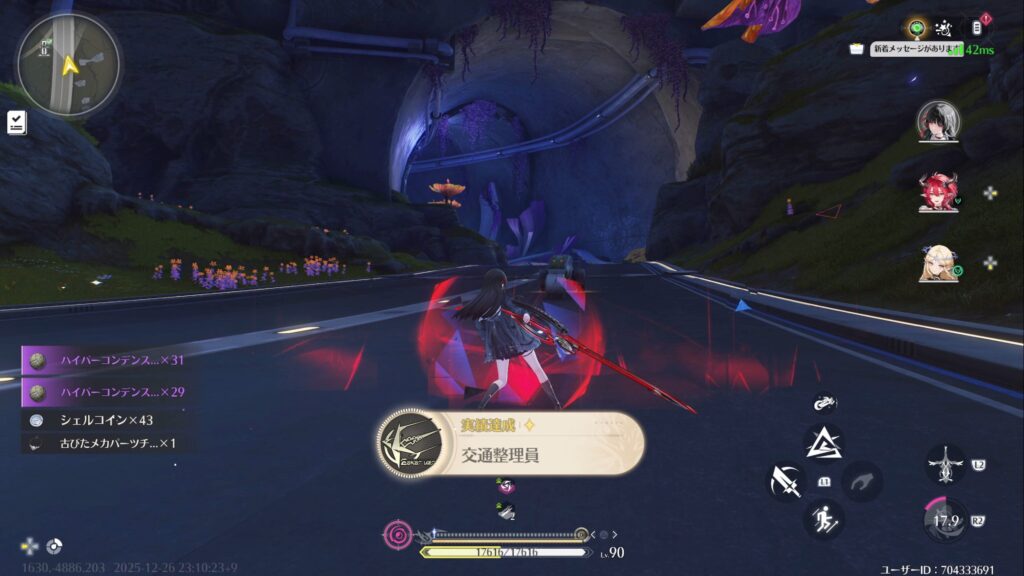Switch to the blonde crowned character
The image size is (1024, 576).
938,263
